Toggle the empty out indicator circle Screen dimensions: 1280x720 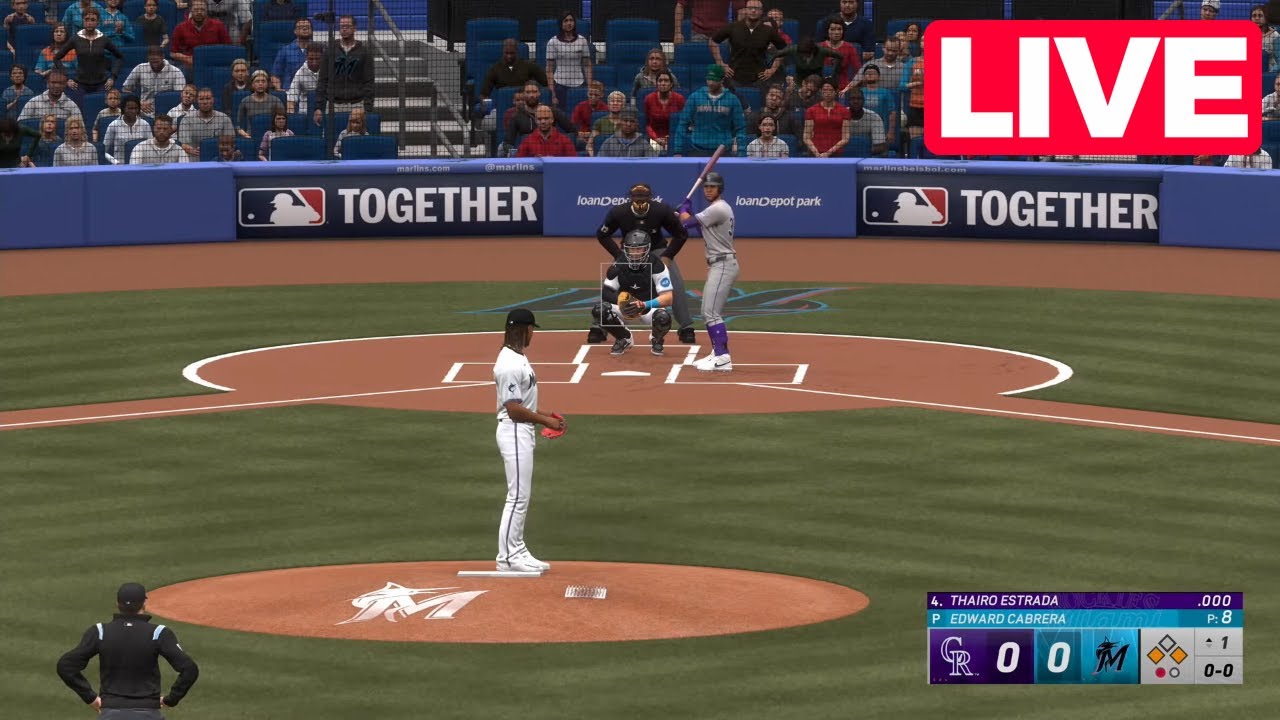tap(1175, 671)
